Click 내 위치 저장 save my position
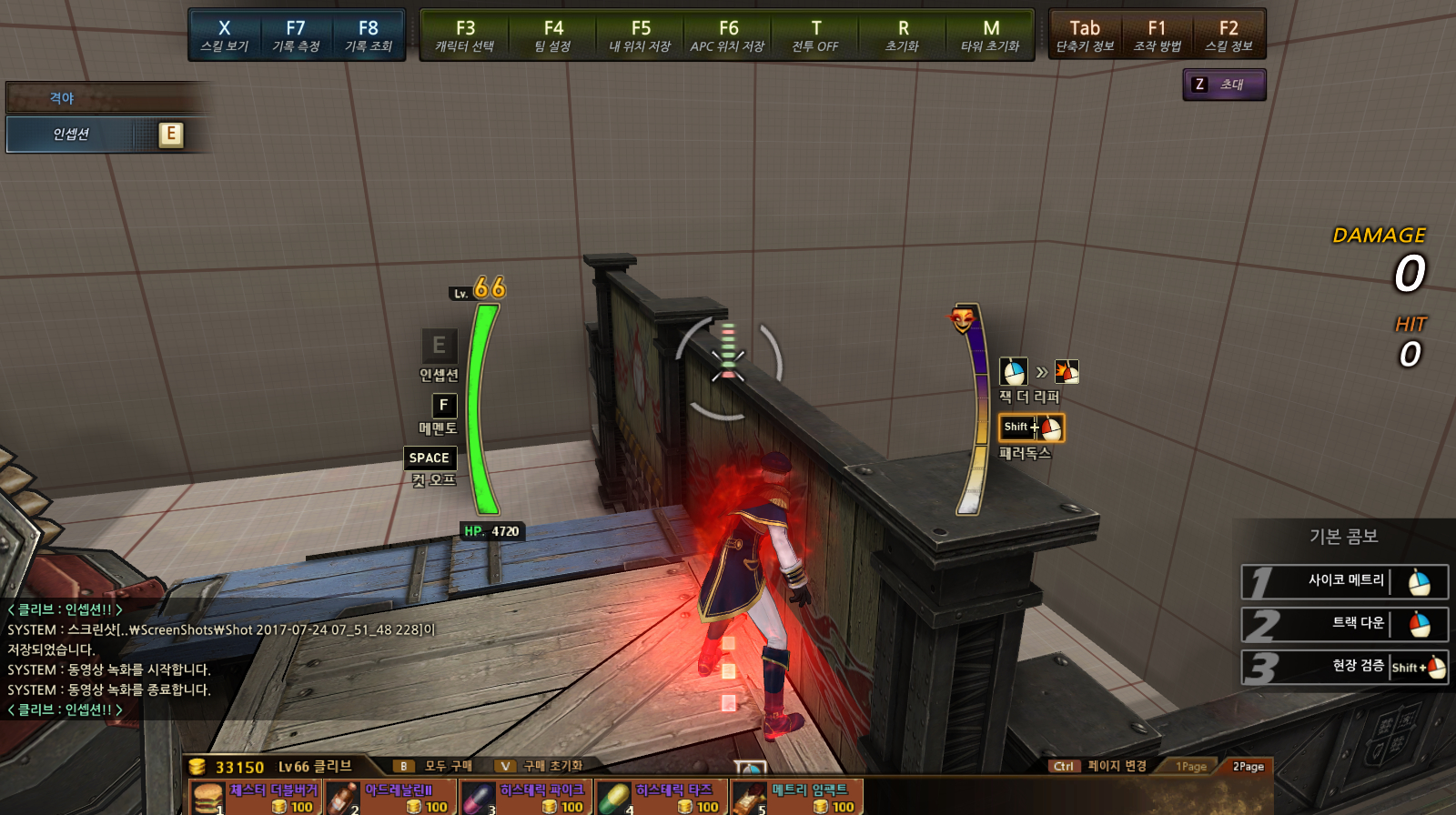 (640, 35)
